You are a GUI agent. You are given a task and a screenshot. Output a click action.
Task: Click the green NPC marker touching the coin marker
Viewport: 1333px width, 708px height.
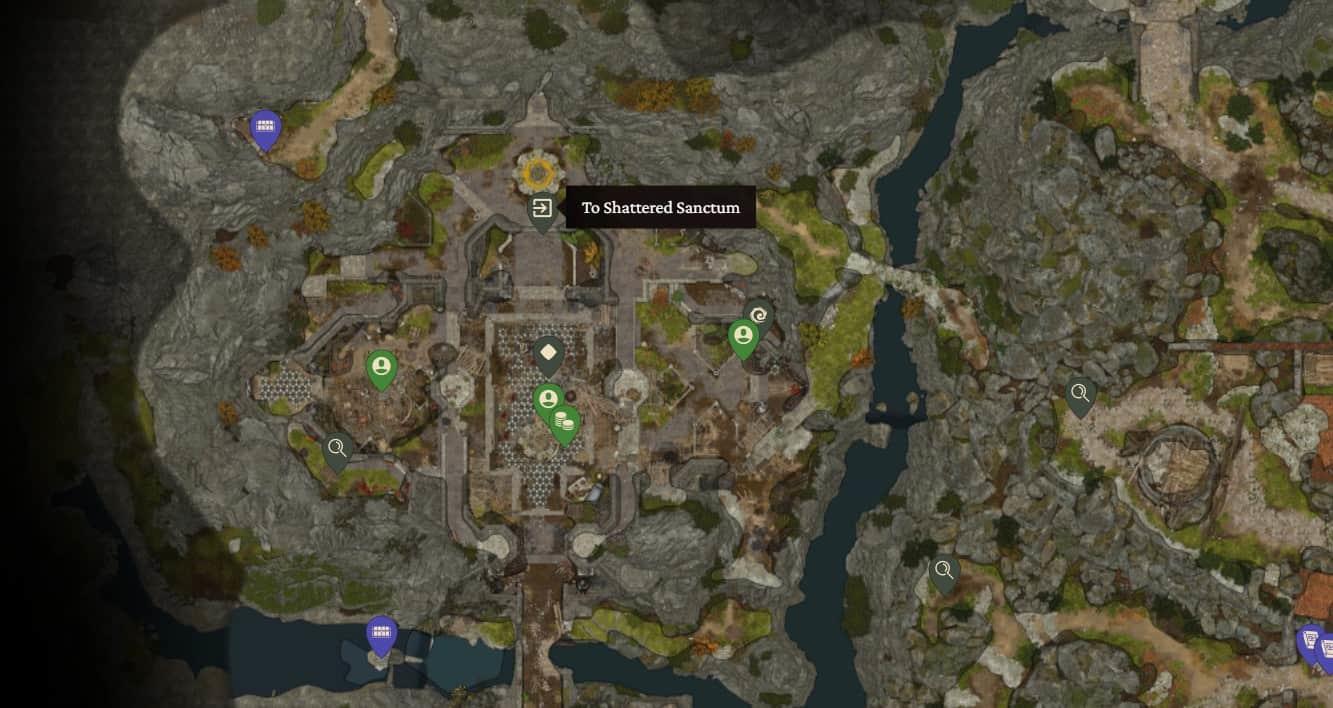(547, 402)
